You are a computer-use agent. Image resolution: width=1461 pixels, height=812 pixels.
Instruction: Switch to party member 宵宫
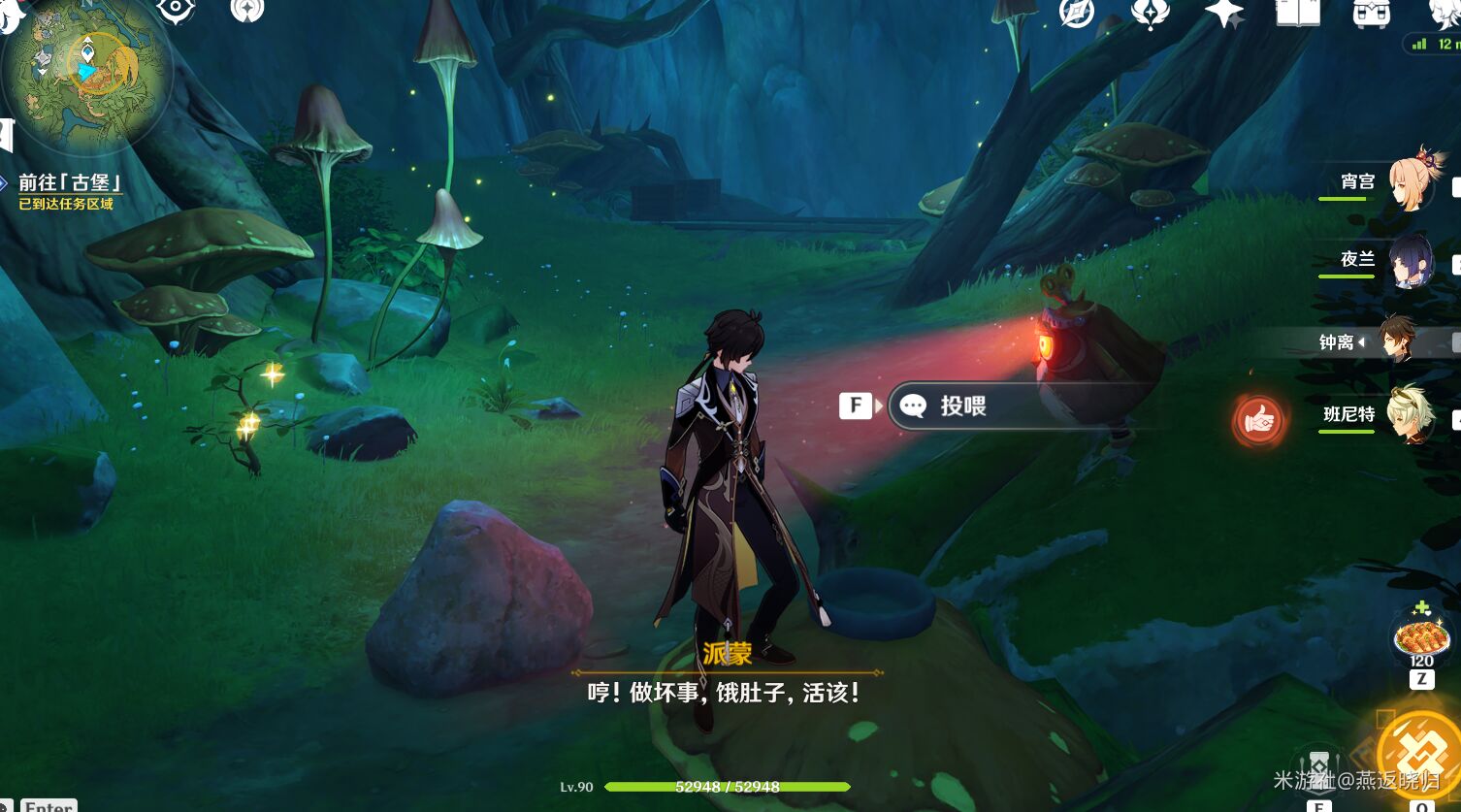[x=1413, y=182]
